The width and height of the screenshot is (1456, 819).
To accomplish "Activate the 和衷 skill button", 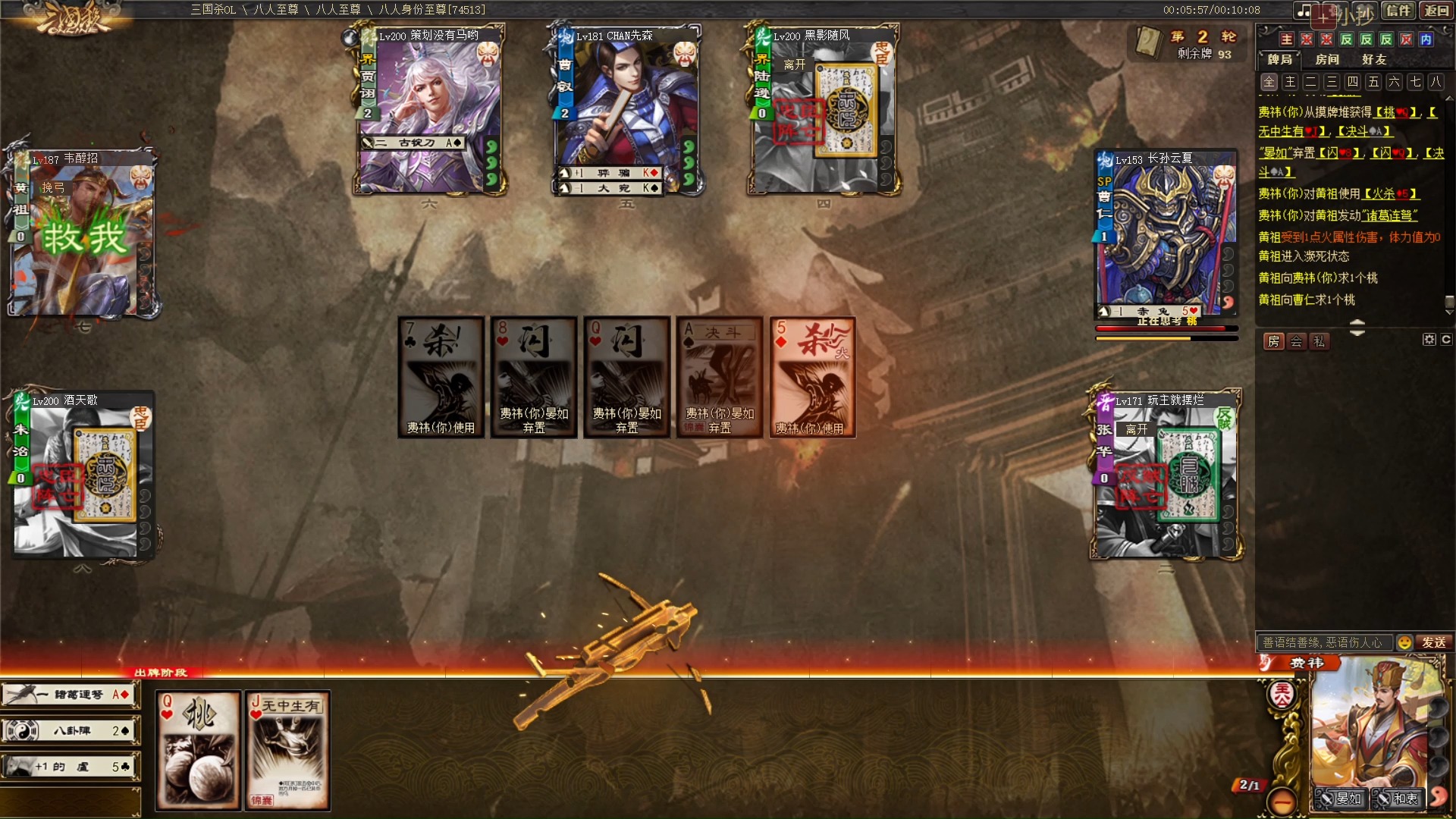I will tap(1398, 799).
